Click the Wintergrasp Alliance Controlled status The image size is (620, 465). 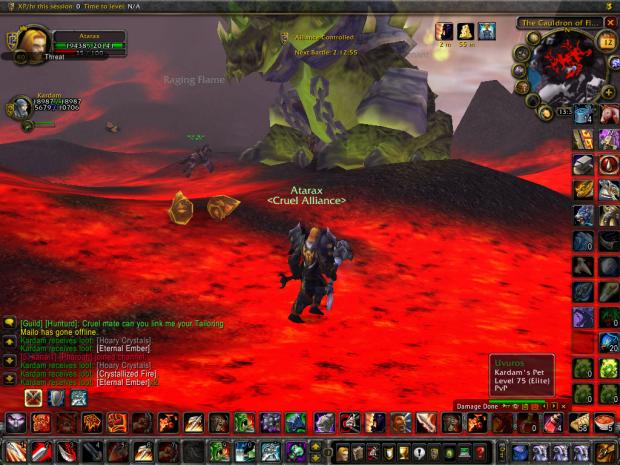(x=322, y=38)
